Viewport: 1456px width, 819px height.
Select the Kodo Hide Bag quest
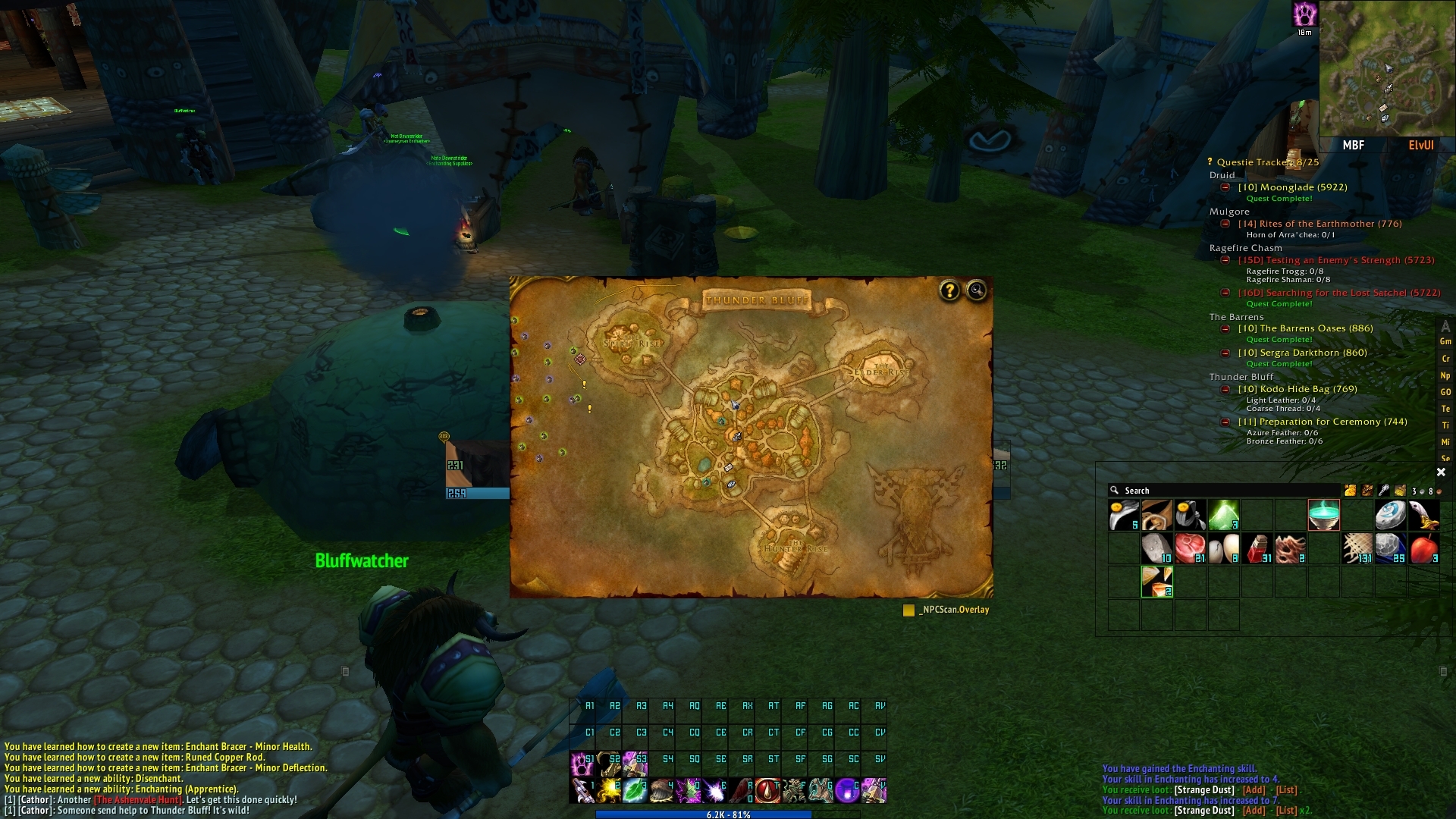pyautogui.click(x=1297, y=389)
